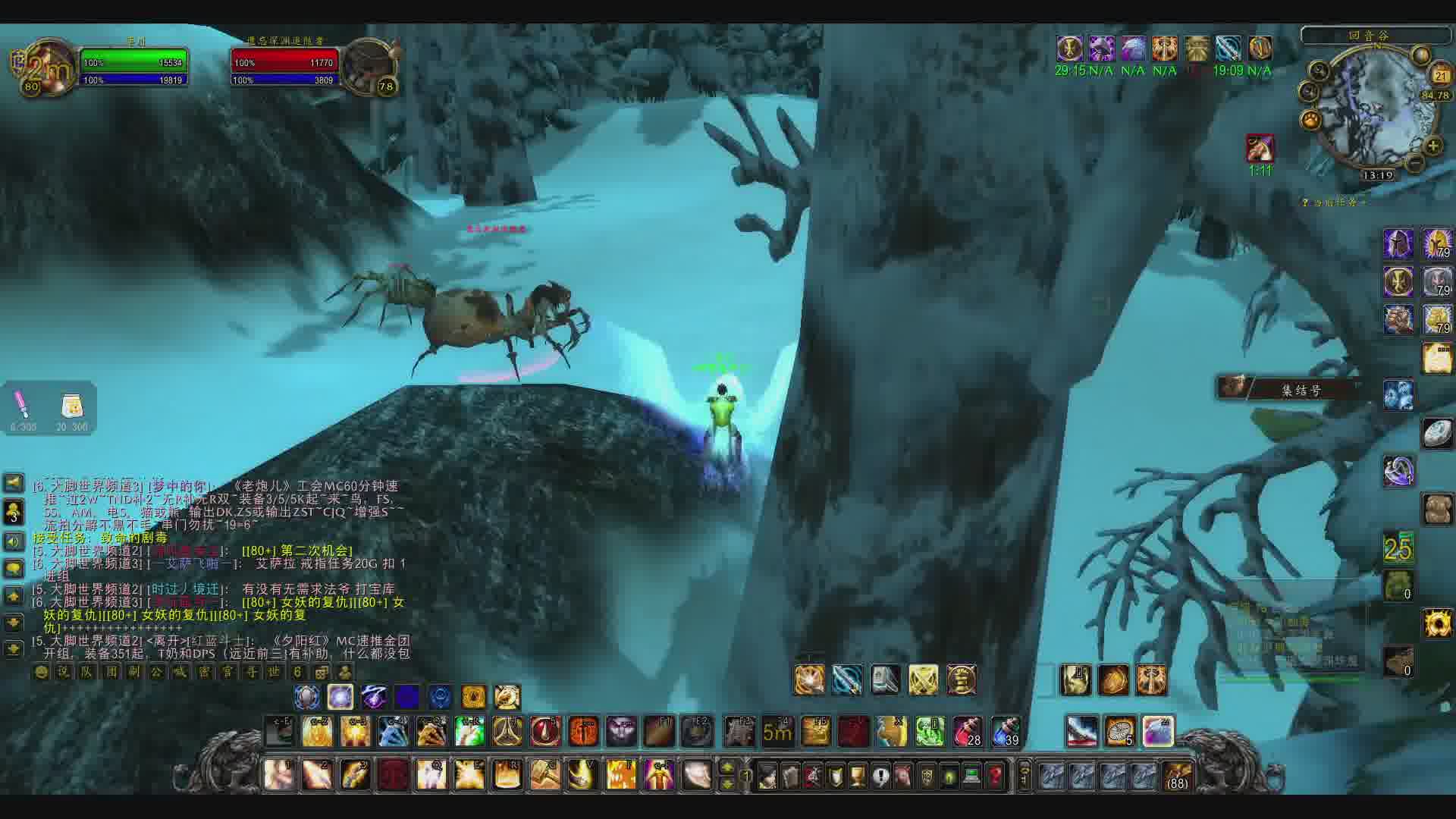The height and width of the screenshot is (819, 1456).
Task: Open the achievements shield micro button
Action: [x=835, y=776]
